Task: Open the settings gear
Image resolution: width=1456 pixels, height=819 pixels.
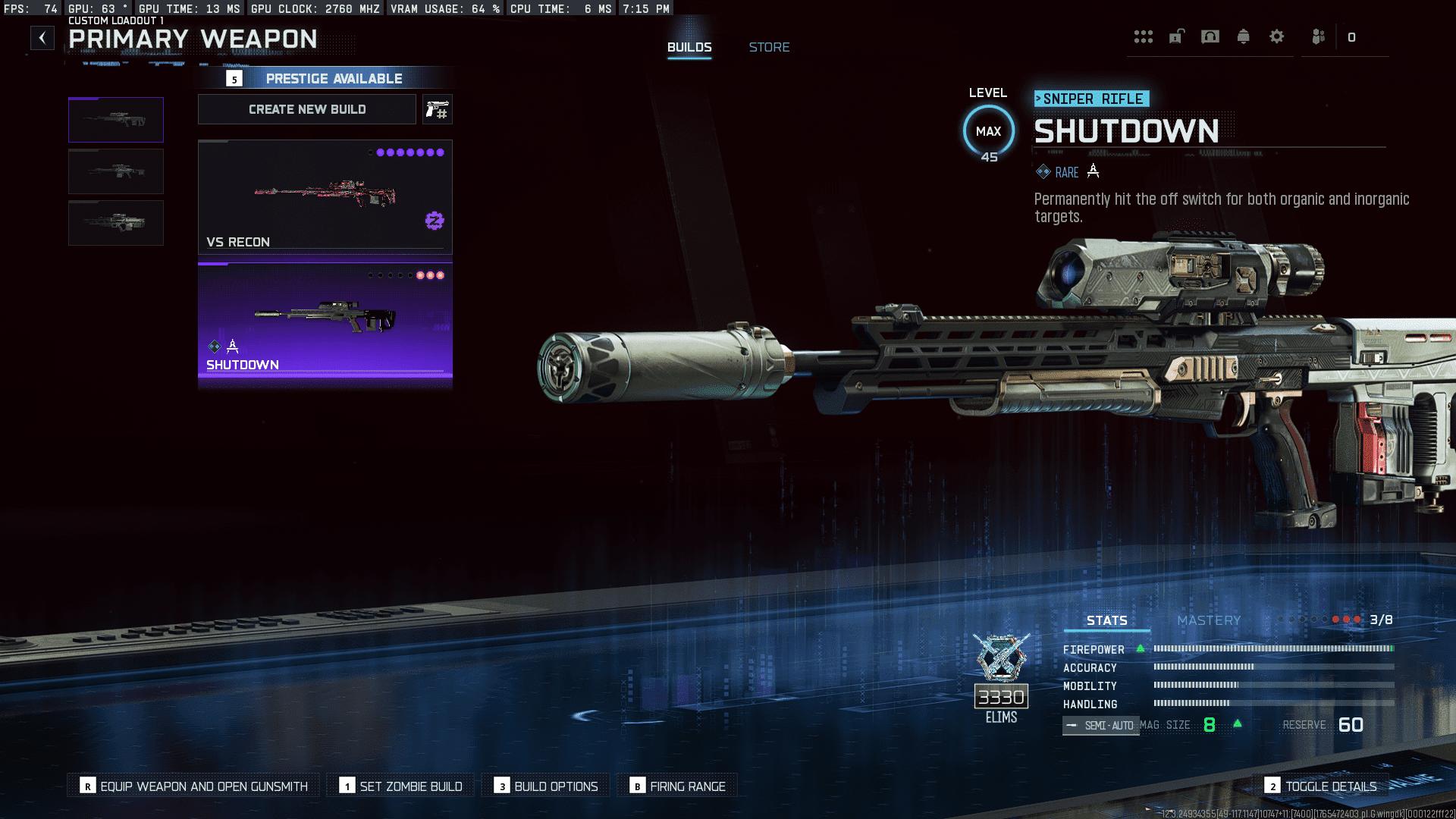Action: pos(1277,37)
